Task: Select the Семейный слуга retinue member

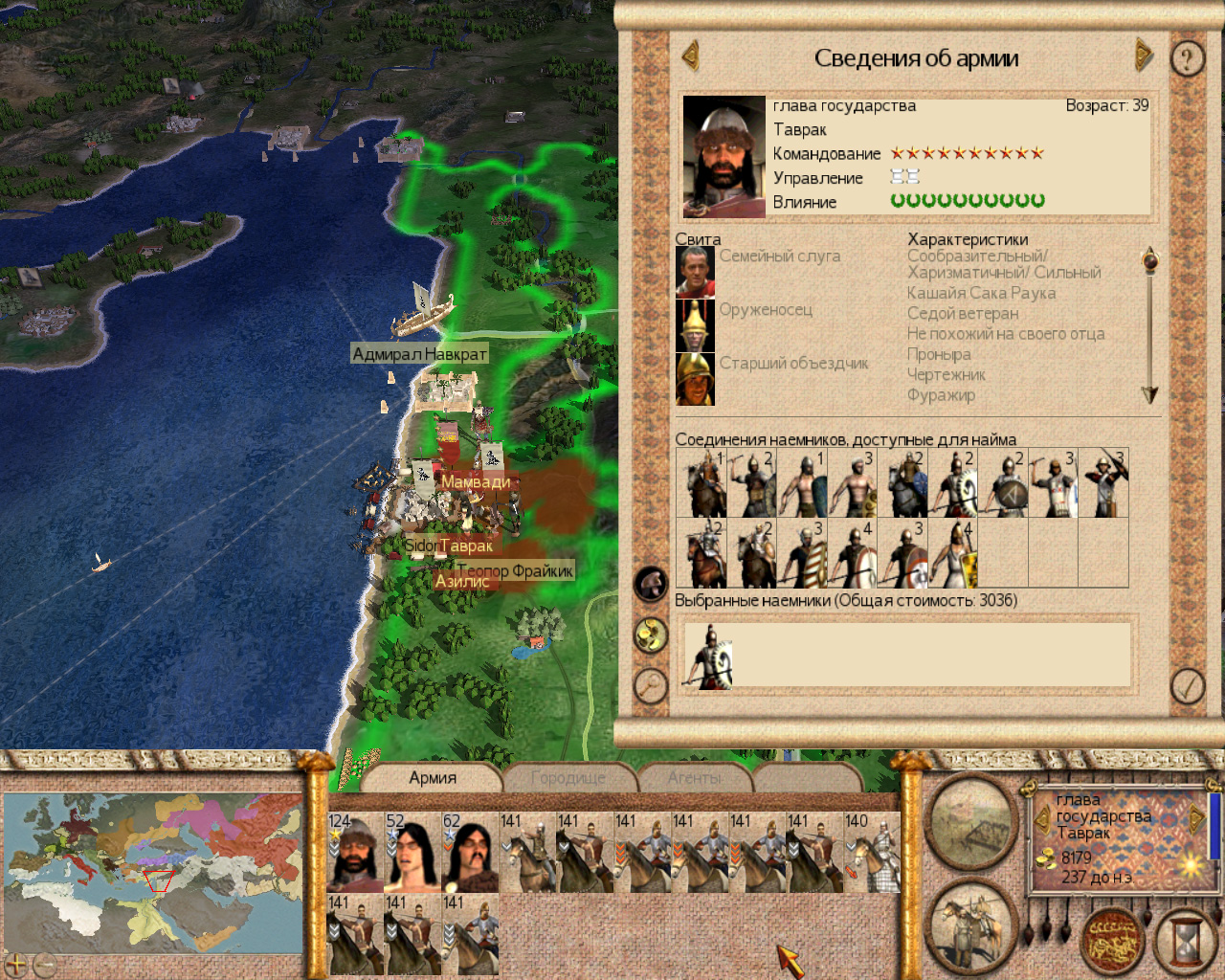Action: coord(695,272)
